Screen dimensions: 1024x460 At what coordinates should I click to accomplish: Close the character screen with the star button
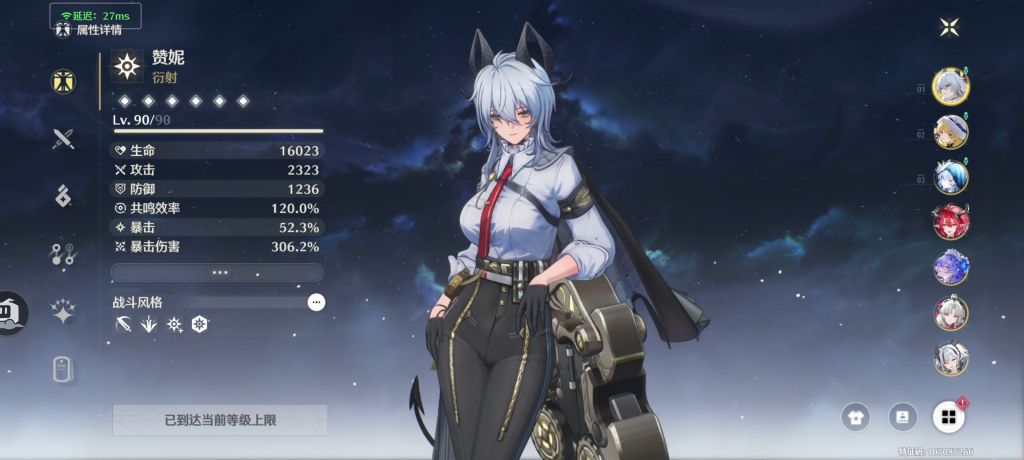[949, 27]
